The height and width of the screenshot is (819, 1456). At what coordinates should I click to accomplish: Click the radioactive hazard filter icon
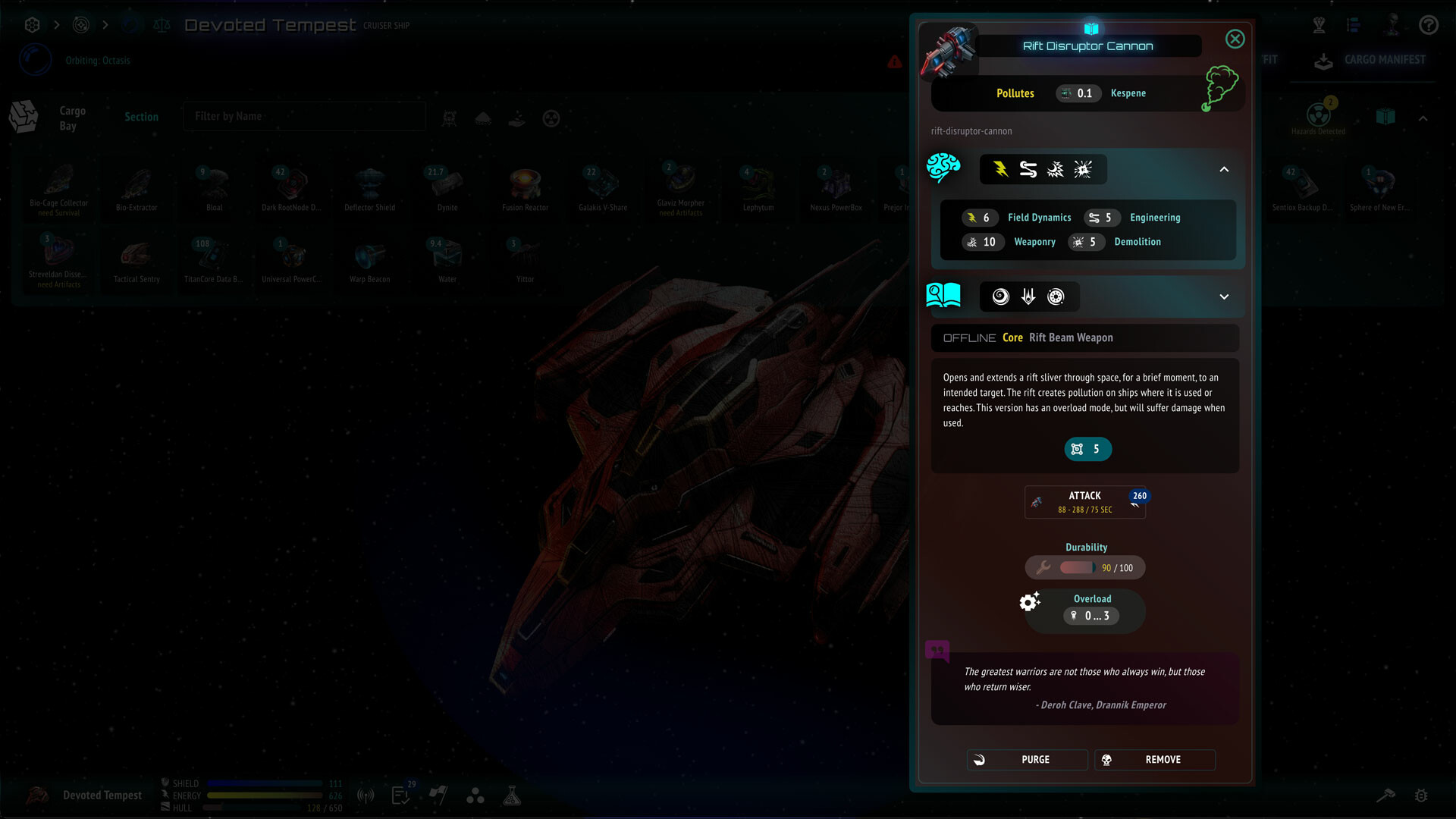(x=551, y=118)
